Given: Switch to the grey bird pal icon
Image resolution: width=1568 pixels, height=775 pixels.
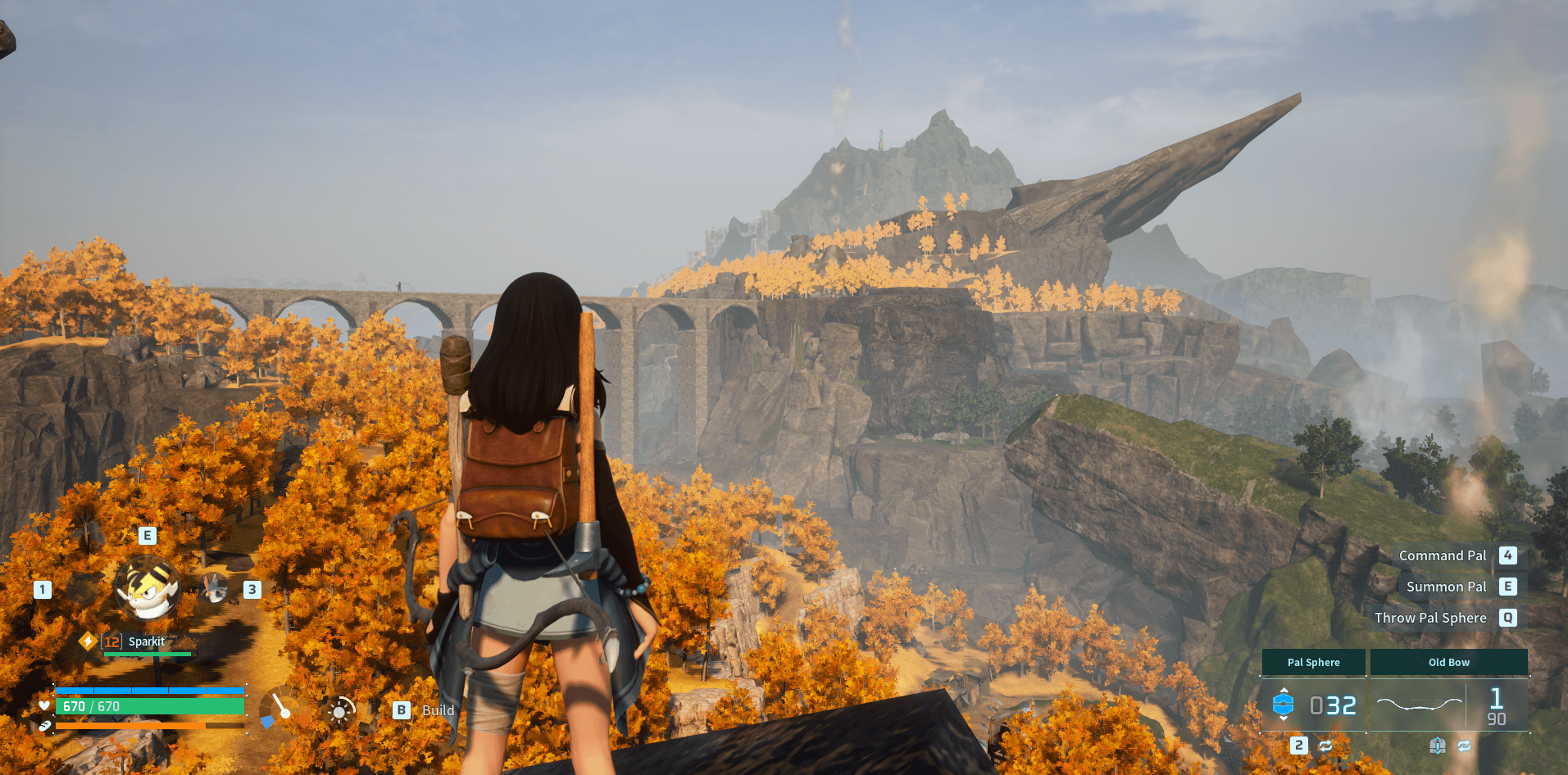Looking at the screenshot, I should pyautogui.click(x=215, y=588).
